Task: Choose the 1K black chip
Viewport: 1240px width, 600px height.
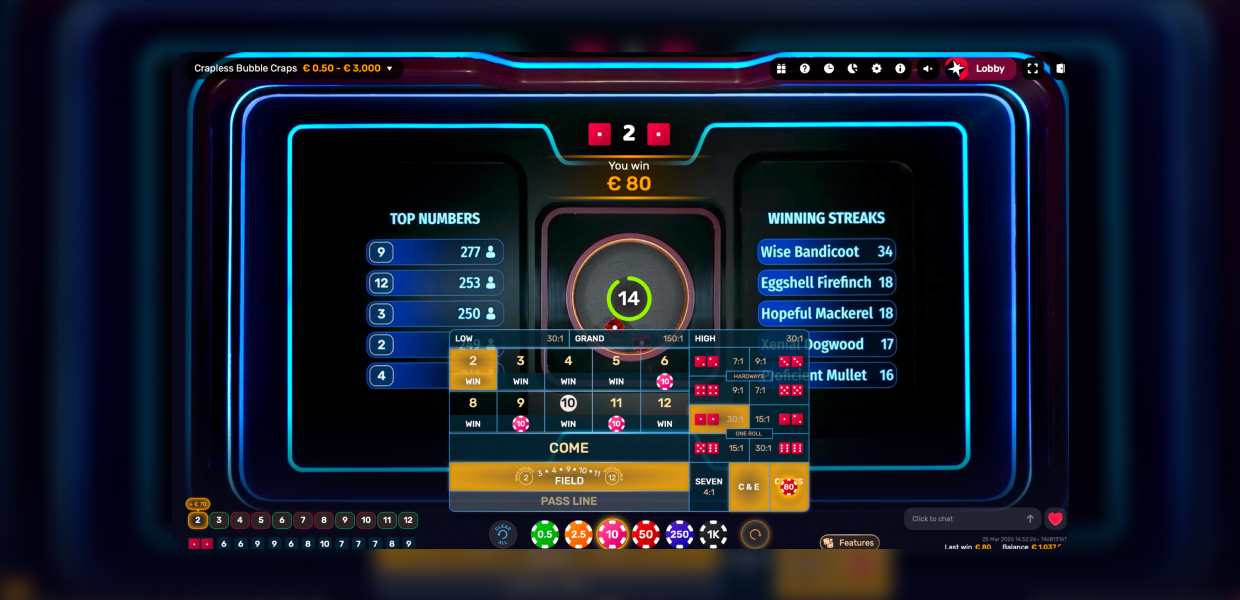Action: coord(713,535)
